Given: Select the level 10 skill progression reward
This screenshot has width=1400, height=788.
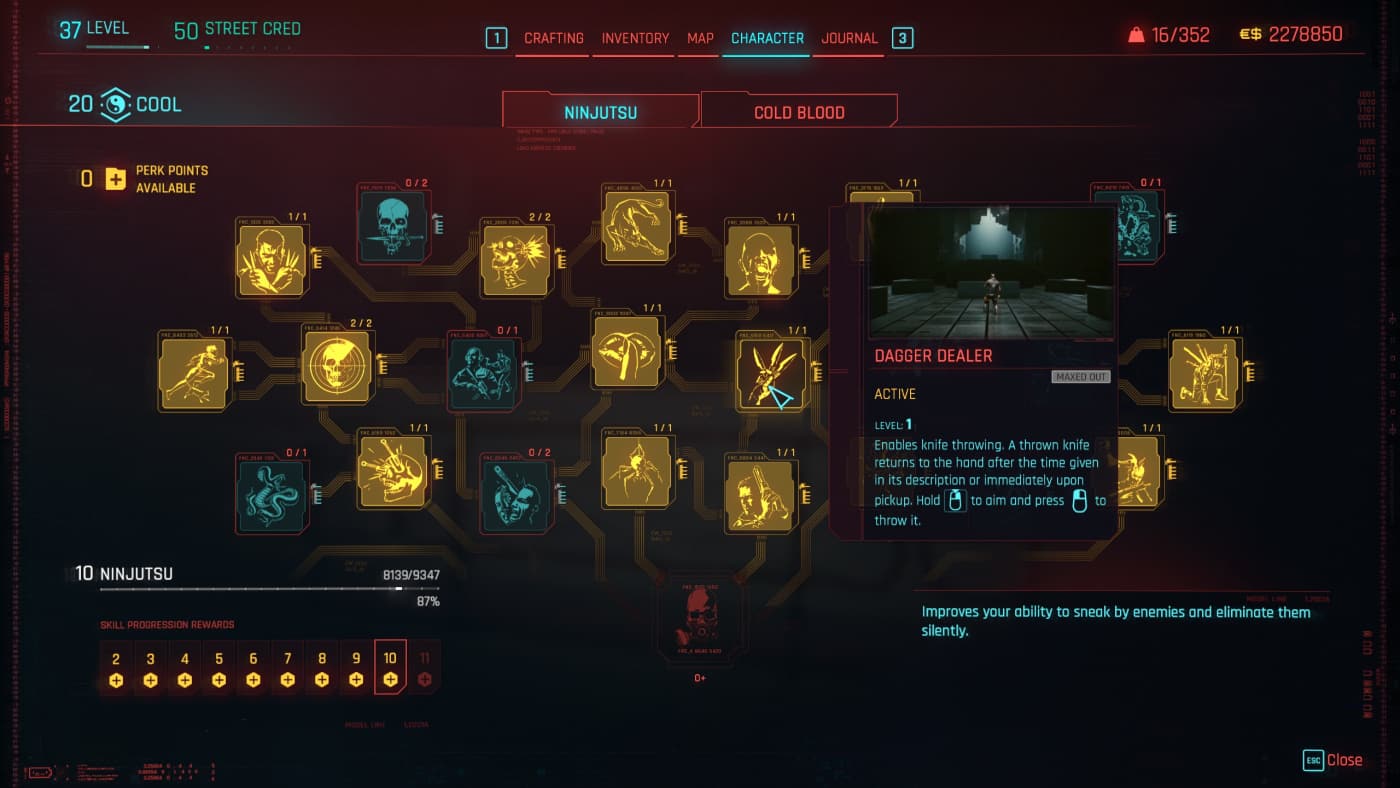Looking at the screenshot, I should click(x=390, y=667).
